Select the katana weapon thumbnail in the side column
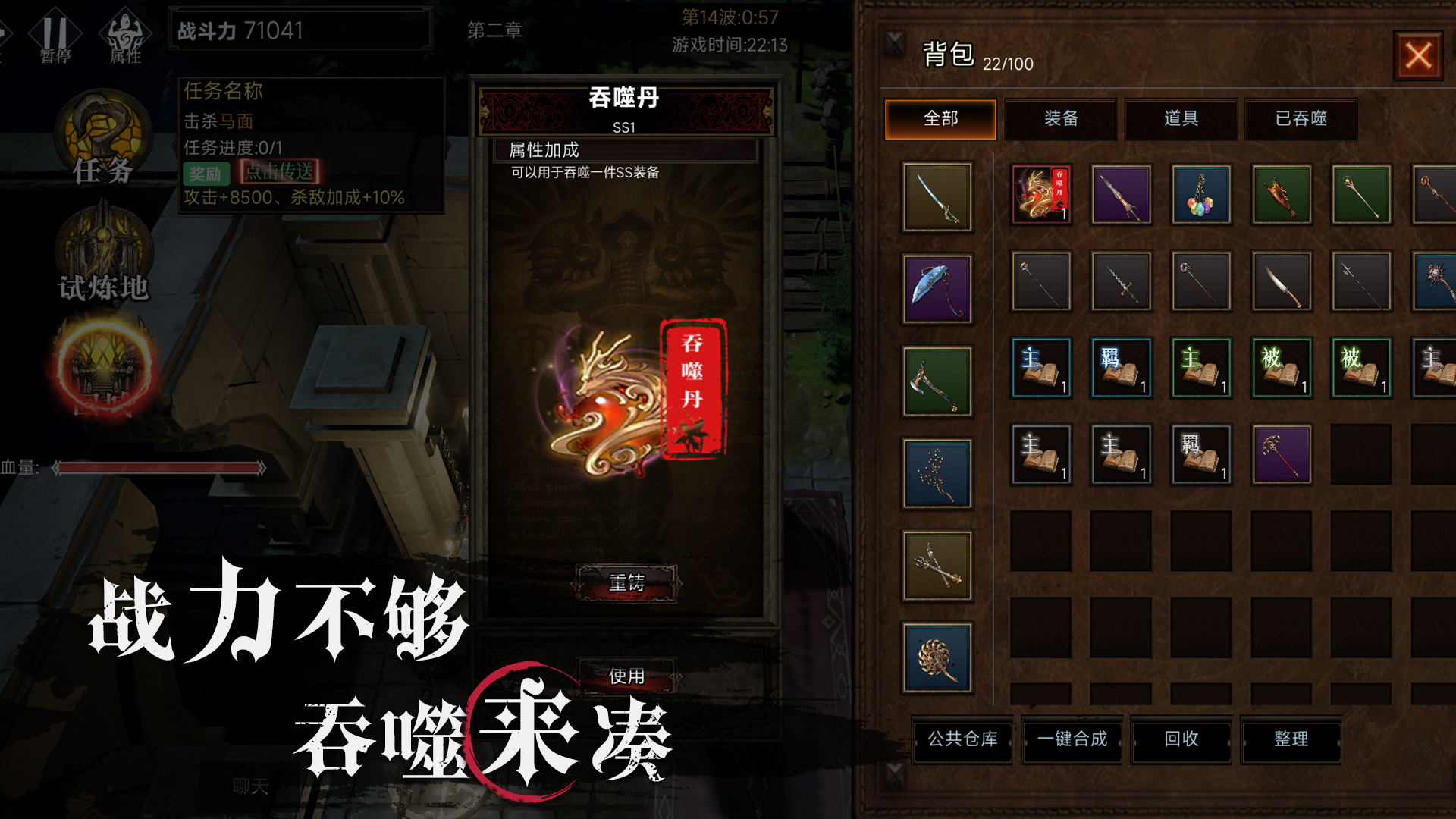 point(937,196)
